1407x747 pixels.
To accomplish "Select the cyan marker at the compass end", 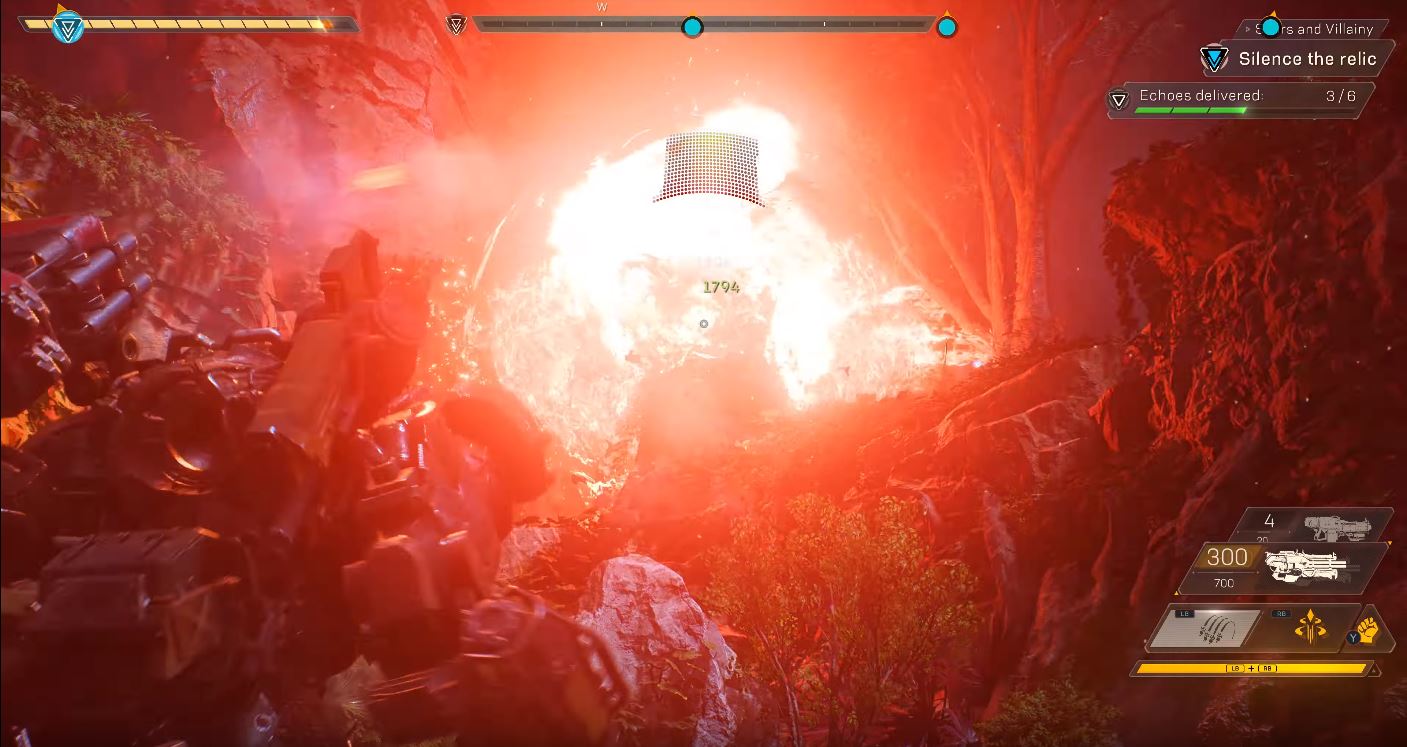I will click(x=946, y=26).
